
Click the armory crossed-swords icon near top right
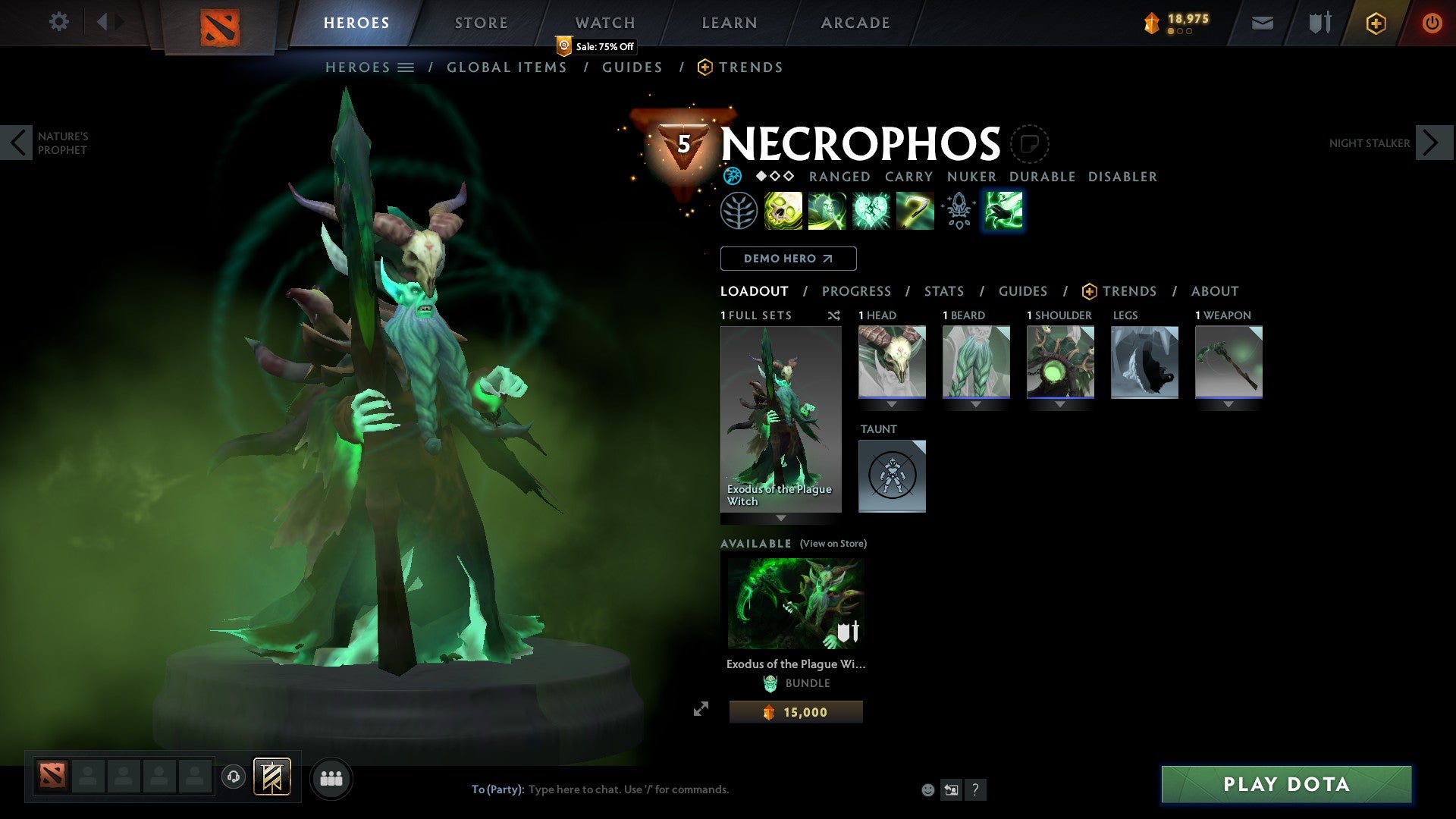[x=1319, y=22]
